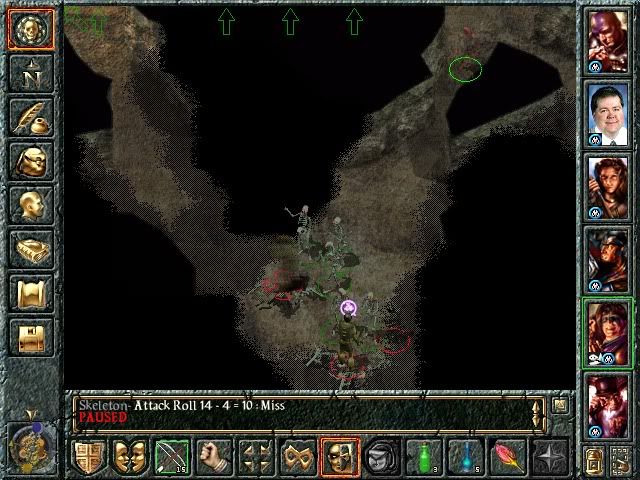This screenshot has height=480, width=640.
Task: Select the bottom party member portrait
Action: coord(607,404)
